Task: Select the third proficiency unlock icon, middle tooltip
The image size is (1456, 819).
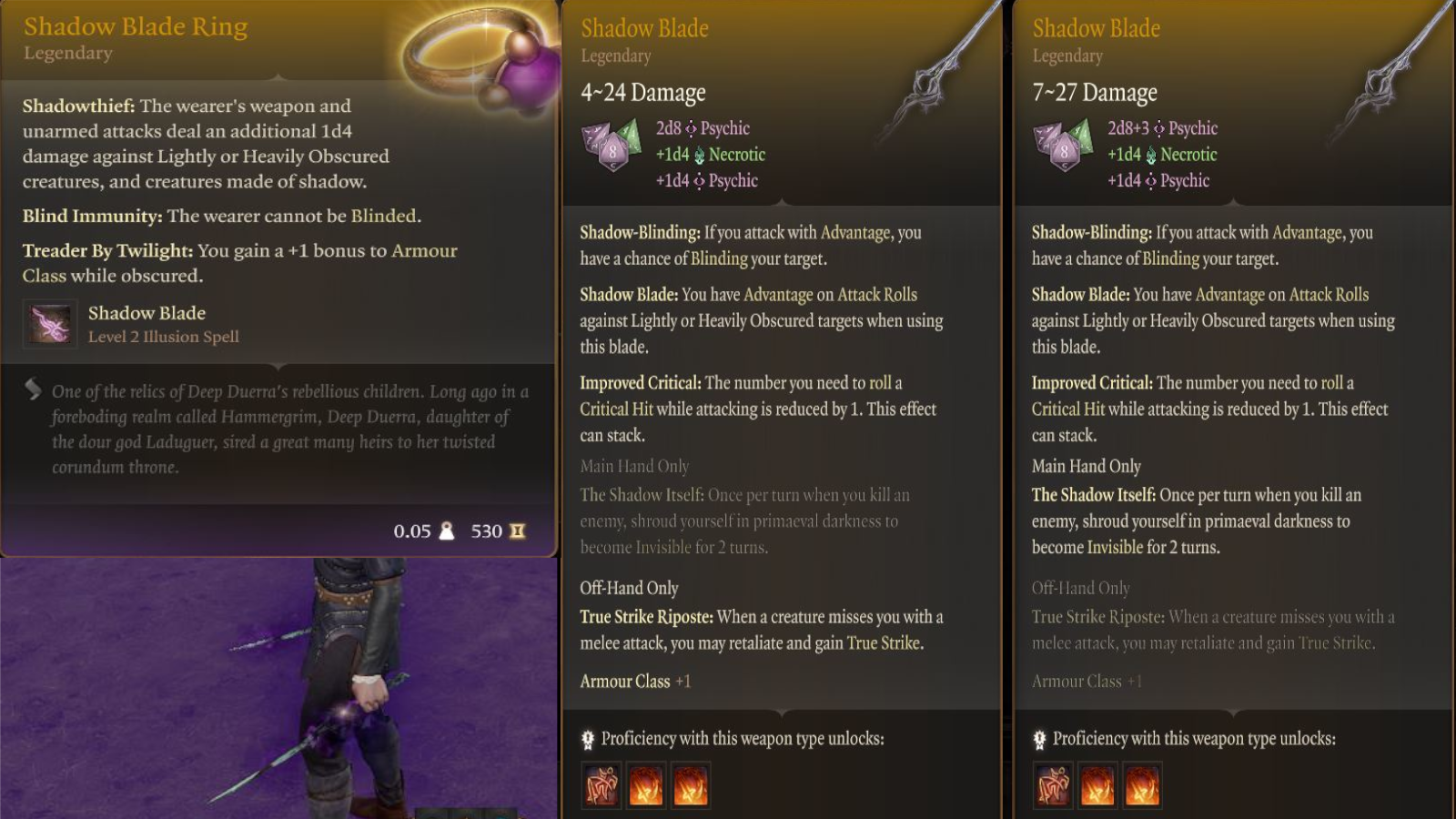Action: (691, 784)
